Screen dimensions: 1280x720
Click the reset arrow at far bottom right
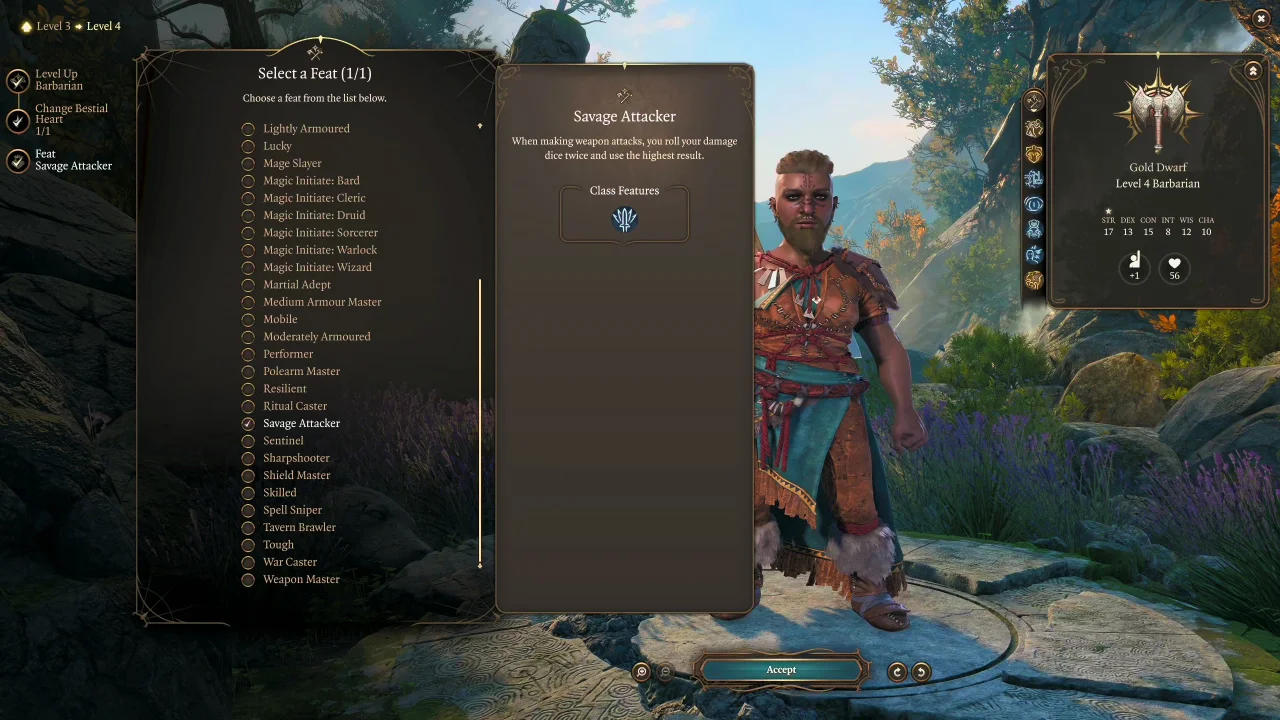coord(920,671)
